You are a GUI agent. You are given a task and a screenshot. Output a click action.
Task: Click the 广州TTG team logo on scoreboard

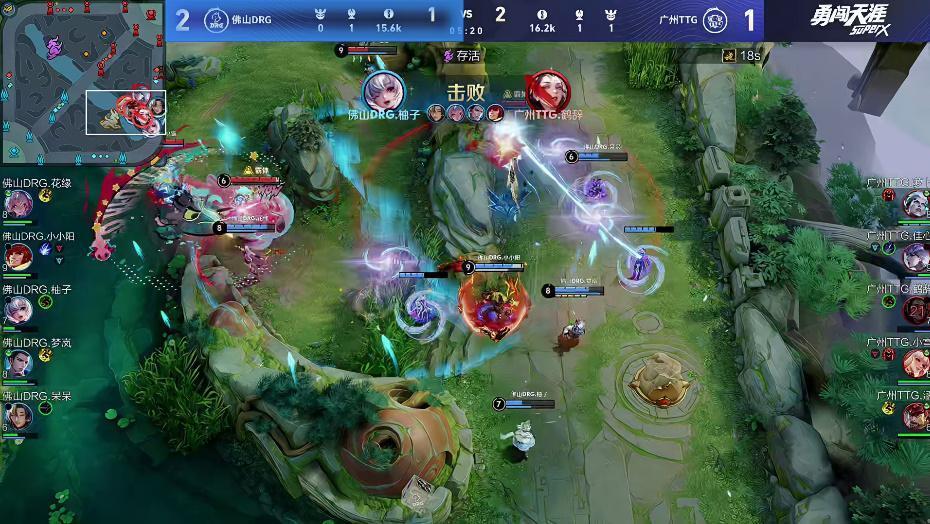(714, 20)
